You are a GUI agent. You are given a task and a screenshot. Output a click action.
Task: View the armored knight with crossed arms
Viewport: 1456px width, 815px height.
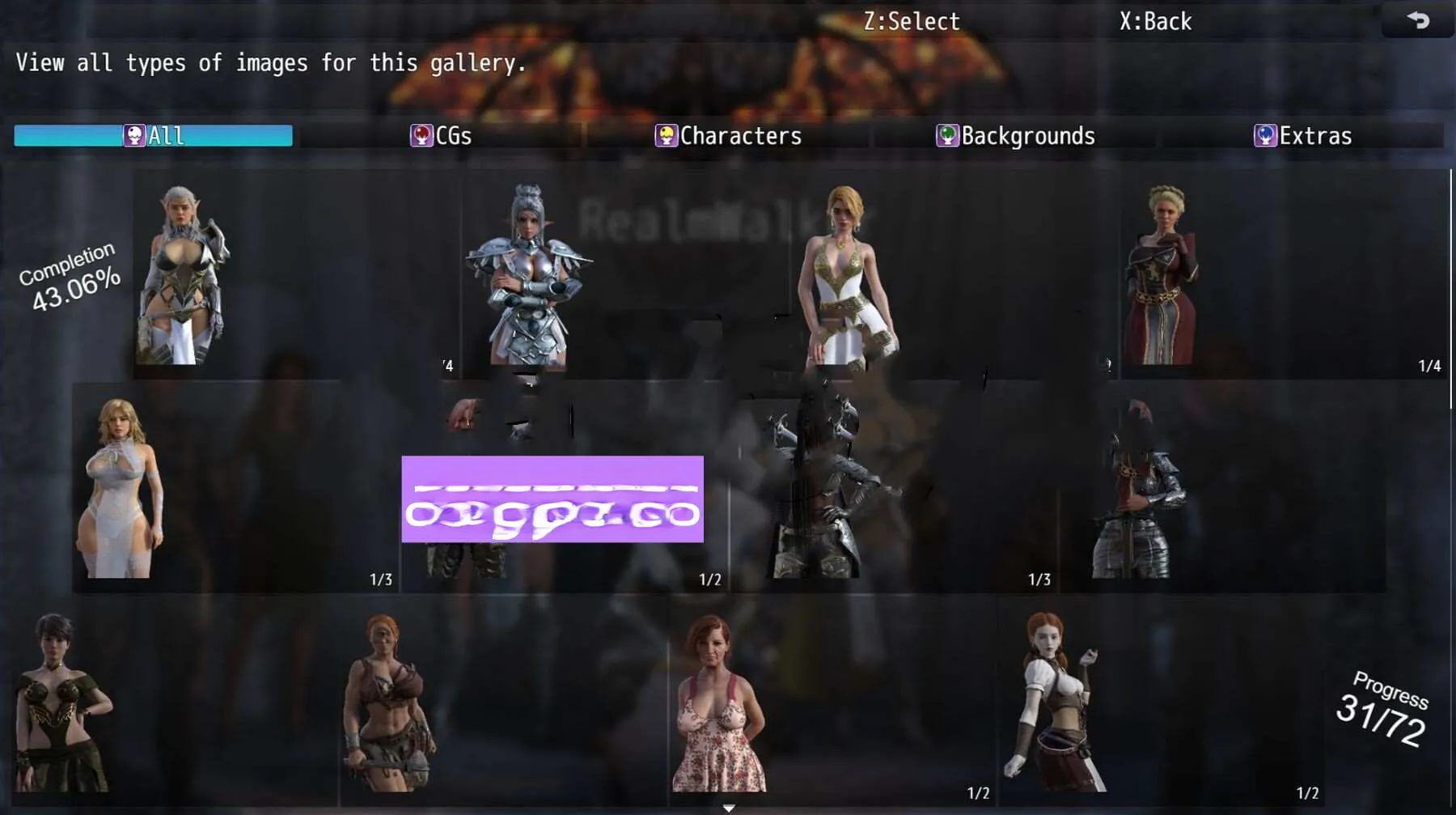tap(527, 275)
